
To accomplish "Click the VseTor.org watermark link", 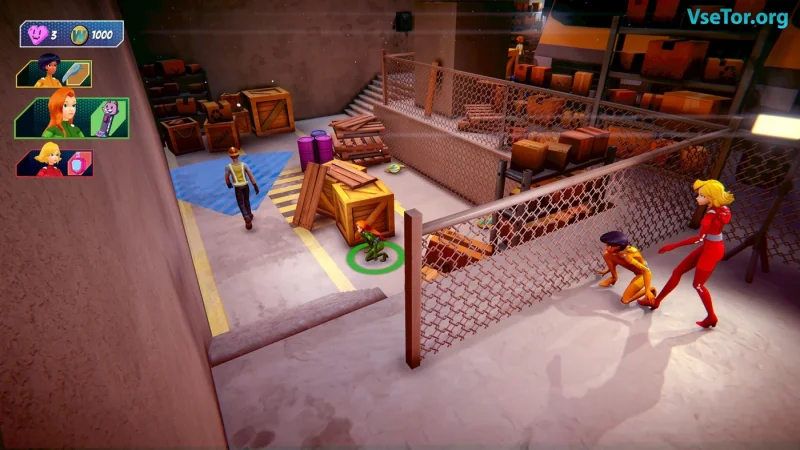I will 737,17.
